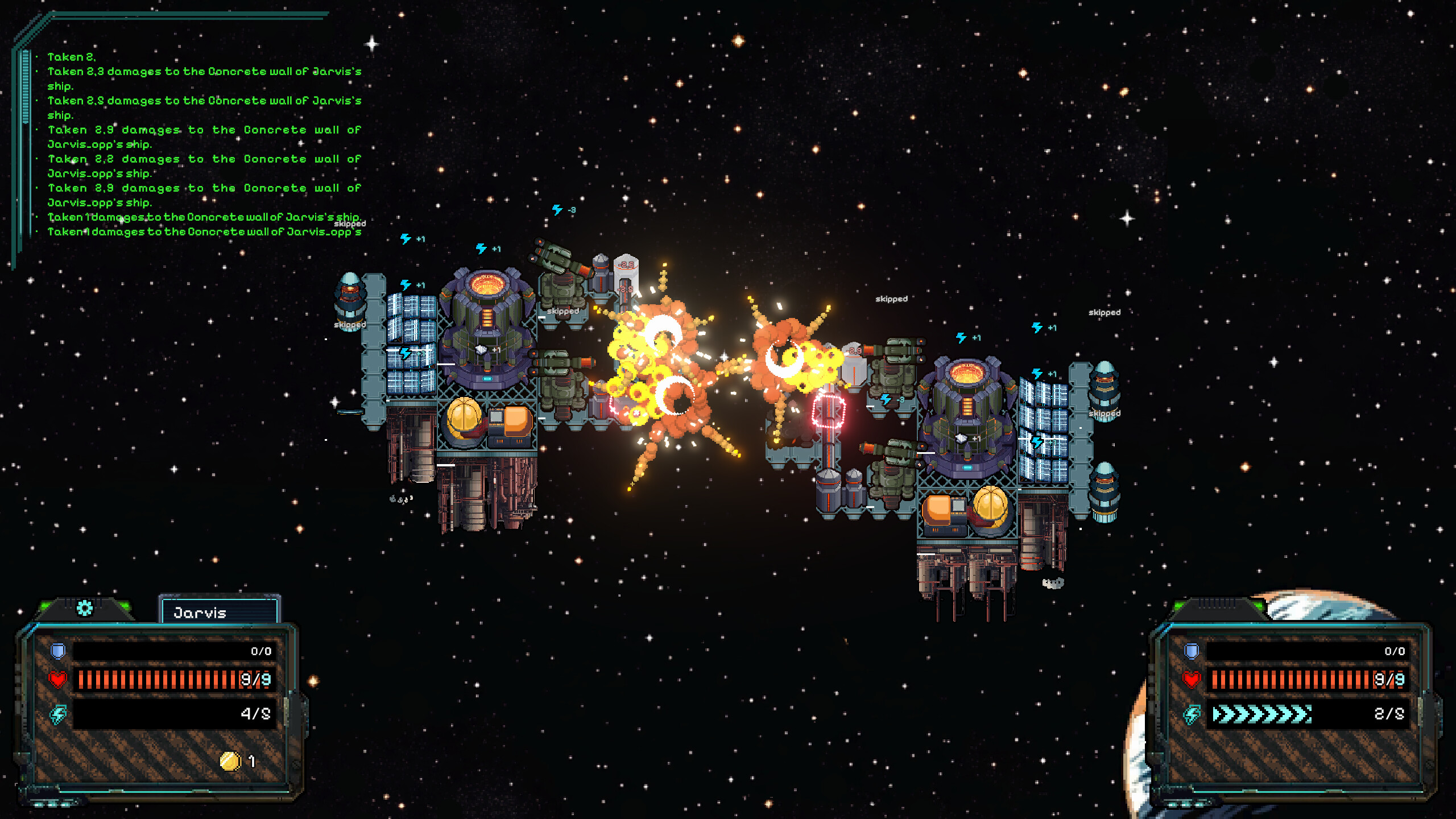
Task: Click the 'skipped' label near the left ship
Action: coord(349,325)
